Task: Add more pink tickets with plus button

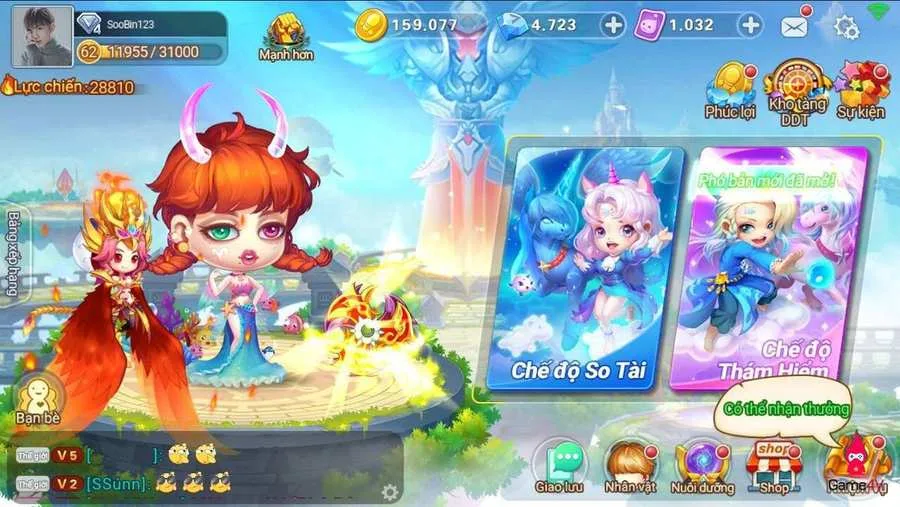Action: [749, 24]
